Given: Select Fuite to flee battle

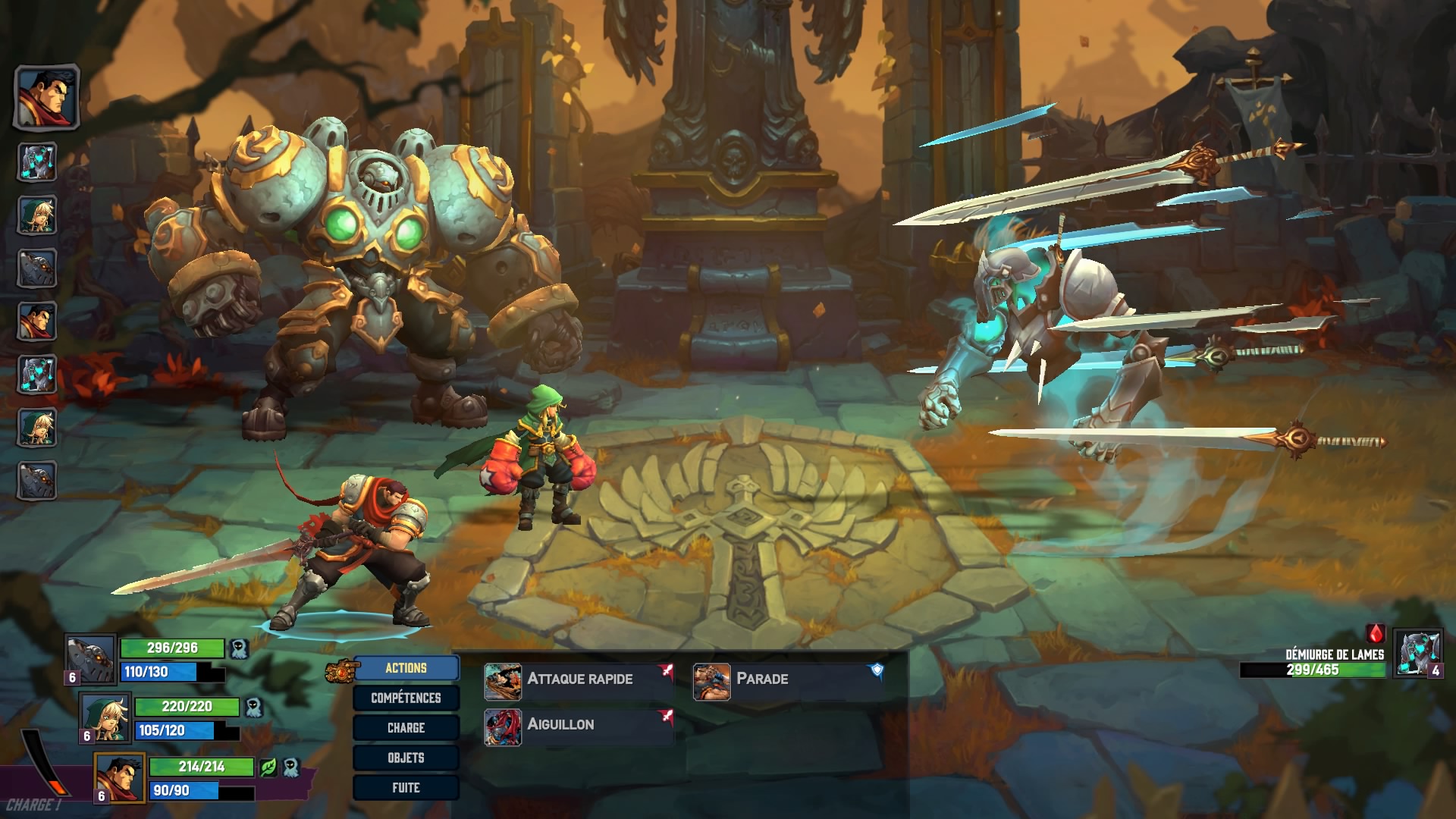Looking at the screenshot, I should click(x=406, y=788).
